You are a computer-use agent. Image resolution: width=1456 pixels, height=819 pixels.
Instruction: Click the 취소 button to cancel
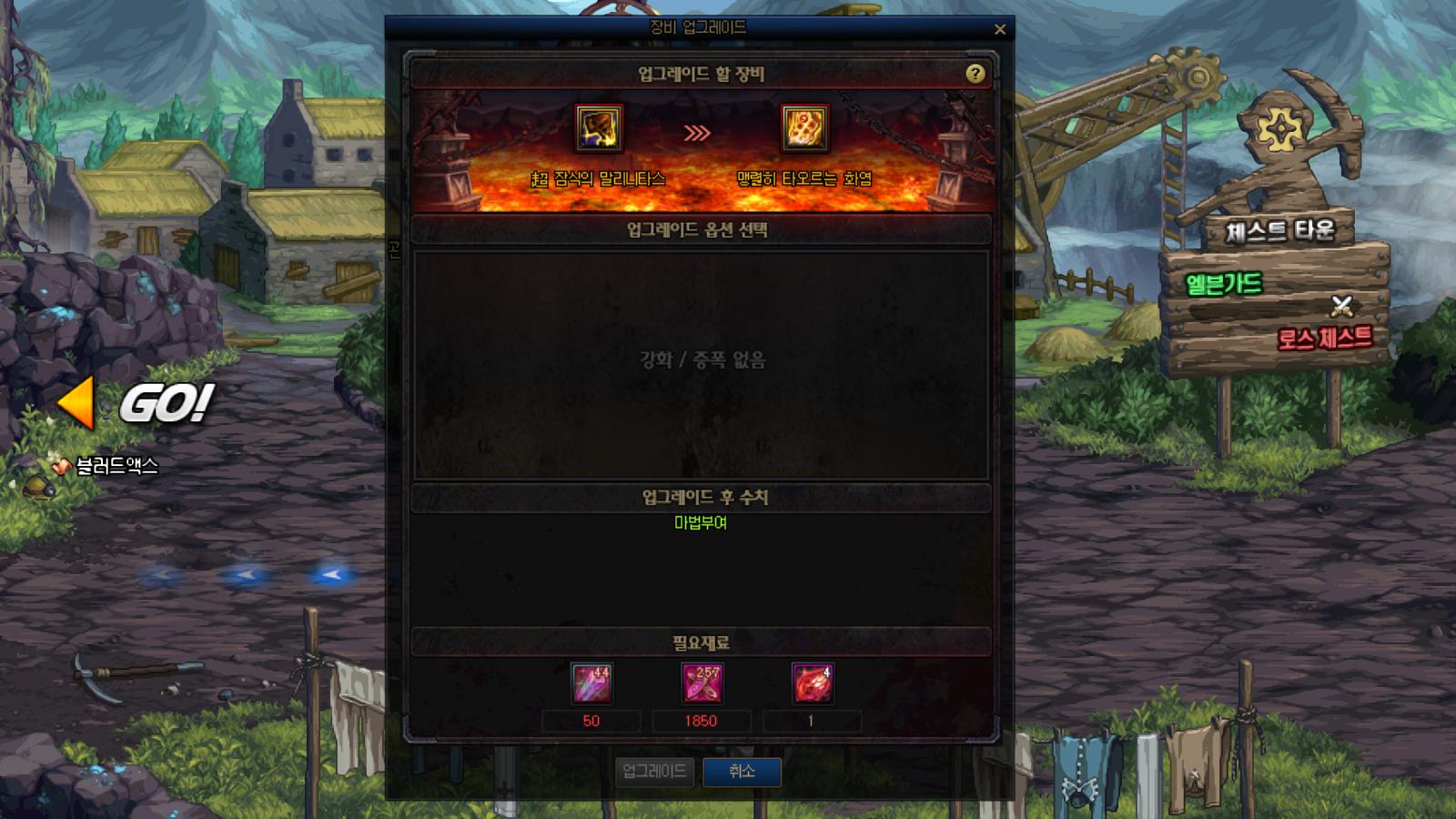pos(743,770)
